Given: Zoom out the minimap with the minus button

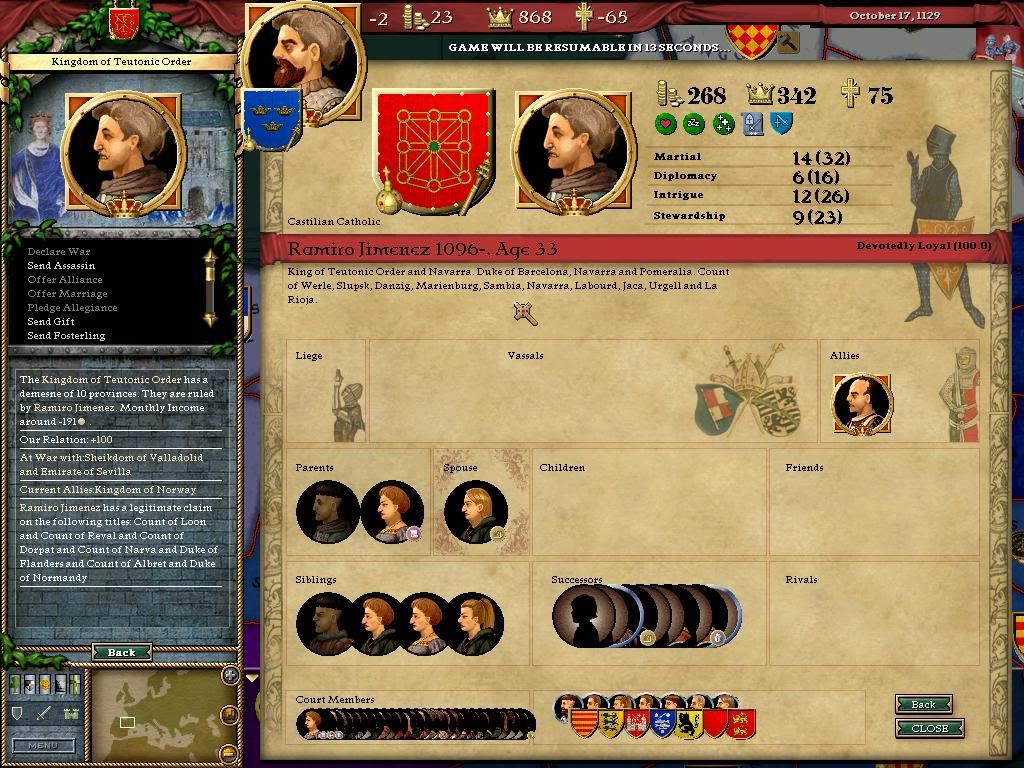Looking at the screenshot, I should 230,753.
